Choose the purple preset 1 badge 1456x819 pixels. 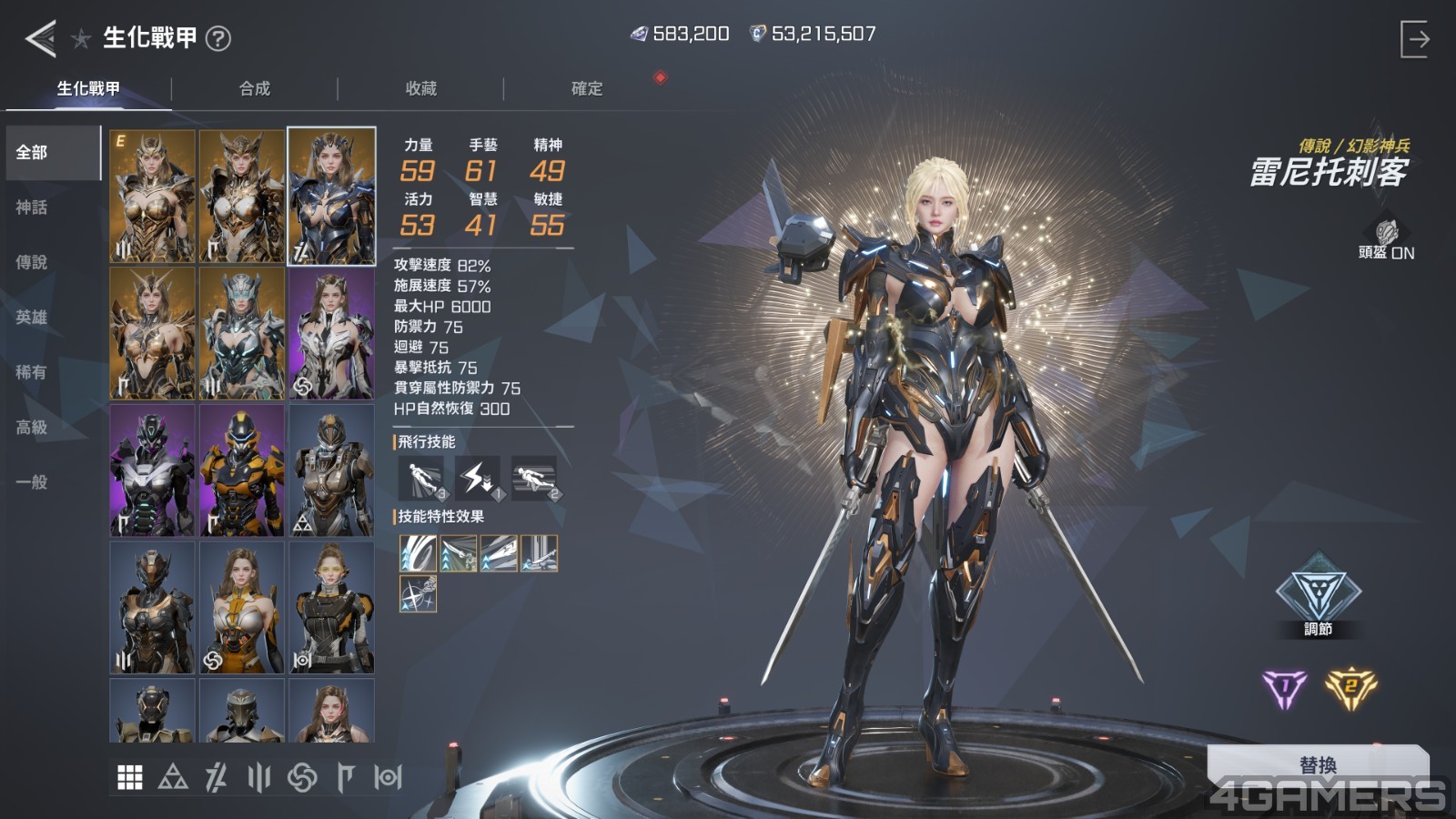1285,688
